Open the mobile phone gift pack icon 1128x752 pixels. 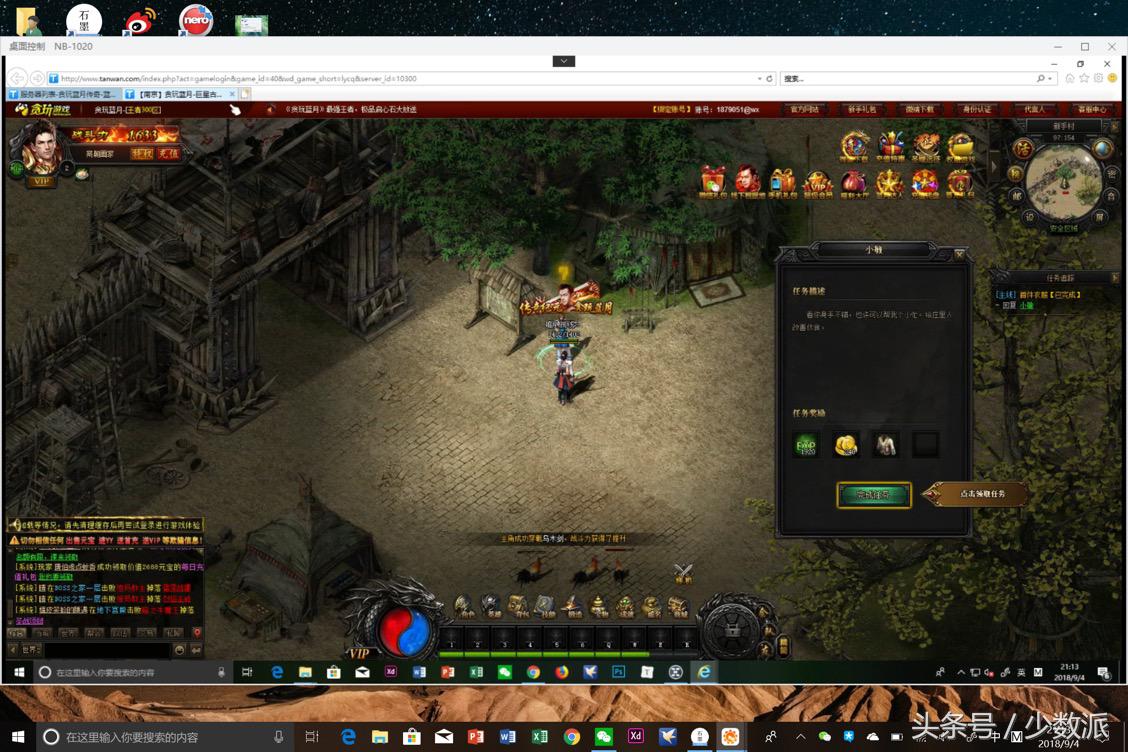click(782, 182)
